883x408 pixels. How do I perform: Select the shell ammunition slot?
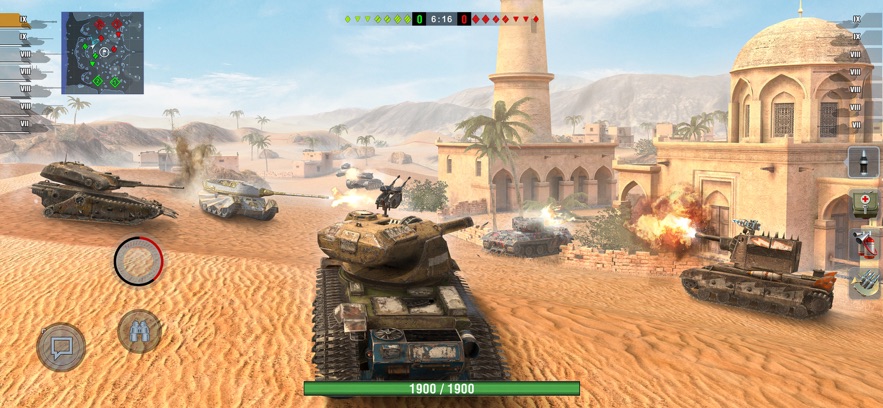(863, 162)
